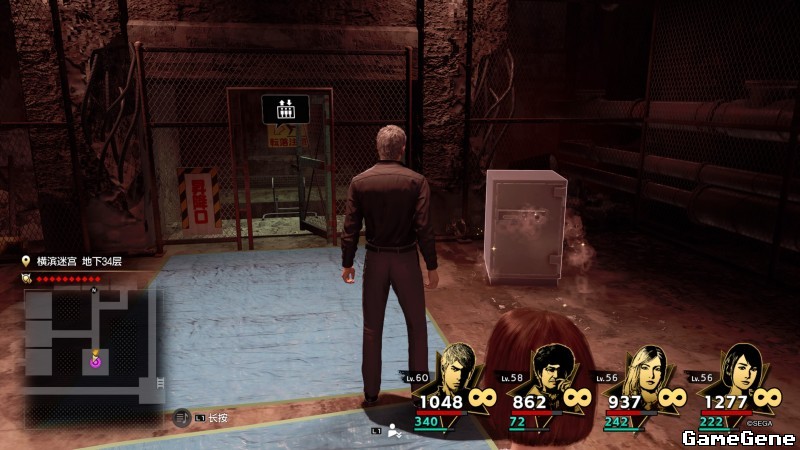Screen dimensions: 800x450
Task: Click the location pin beside the dungeon name
Action: pos(27,261)
